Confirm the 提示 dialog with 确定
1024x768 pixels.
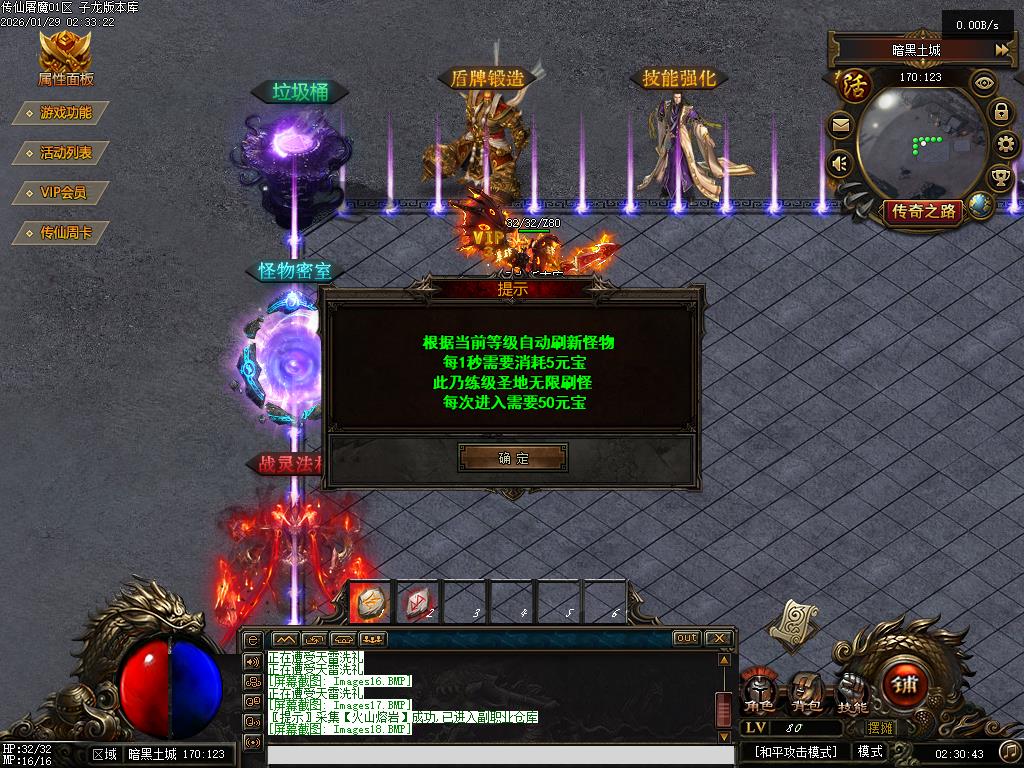[x=513, y=458]
